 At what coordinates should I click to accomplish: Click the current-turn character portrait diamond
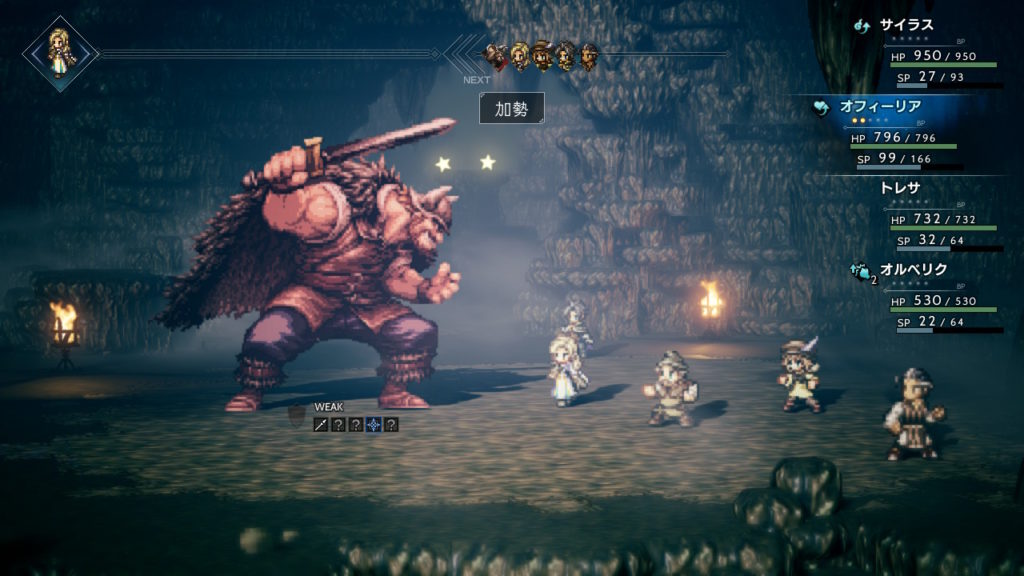point(60,52)
